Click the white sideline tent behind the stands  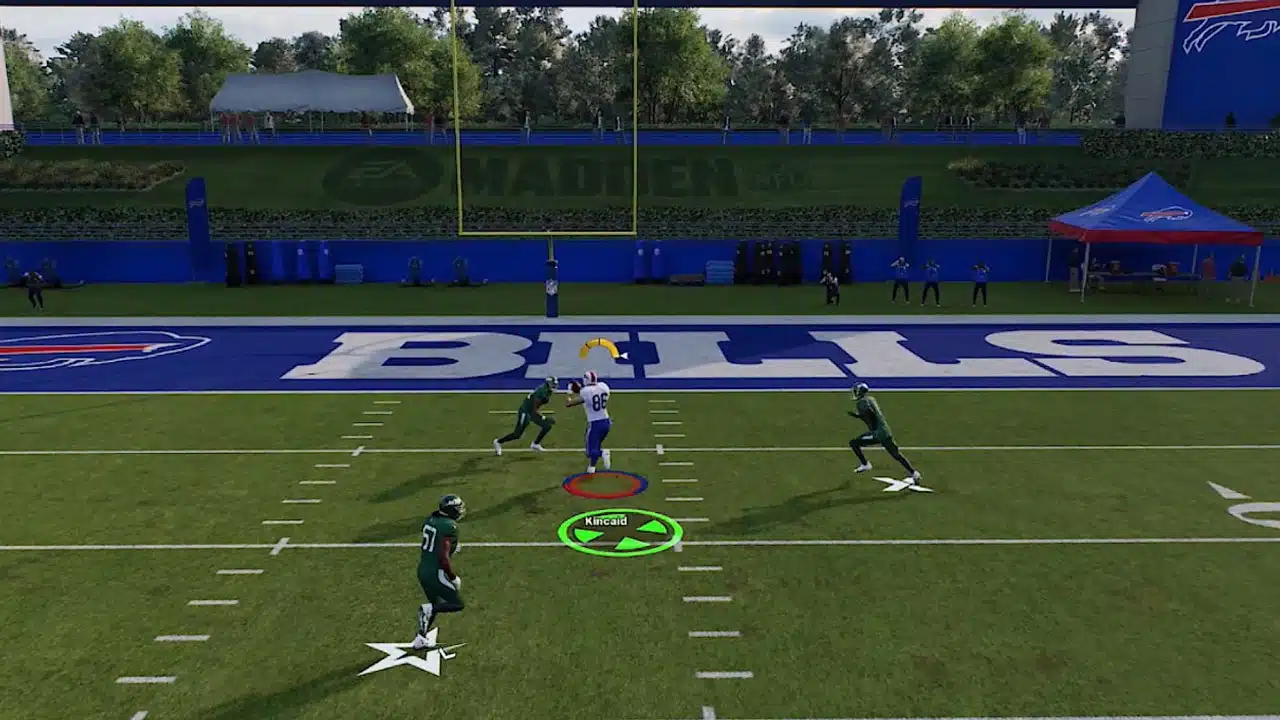tap(310, 95)
